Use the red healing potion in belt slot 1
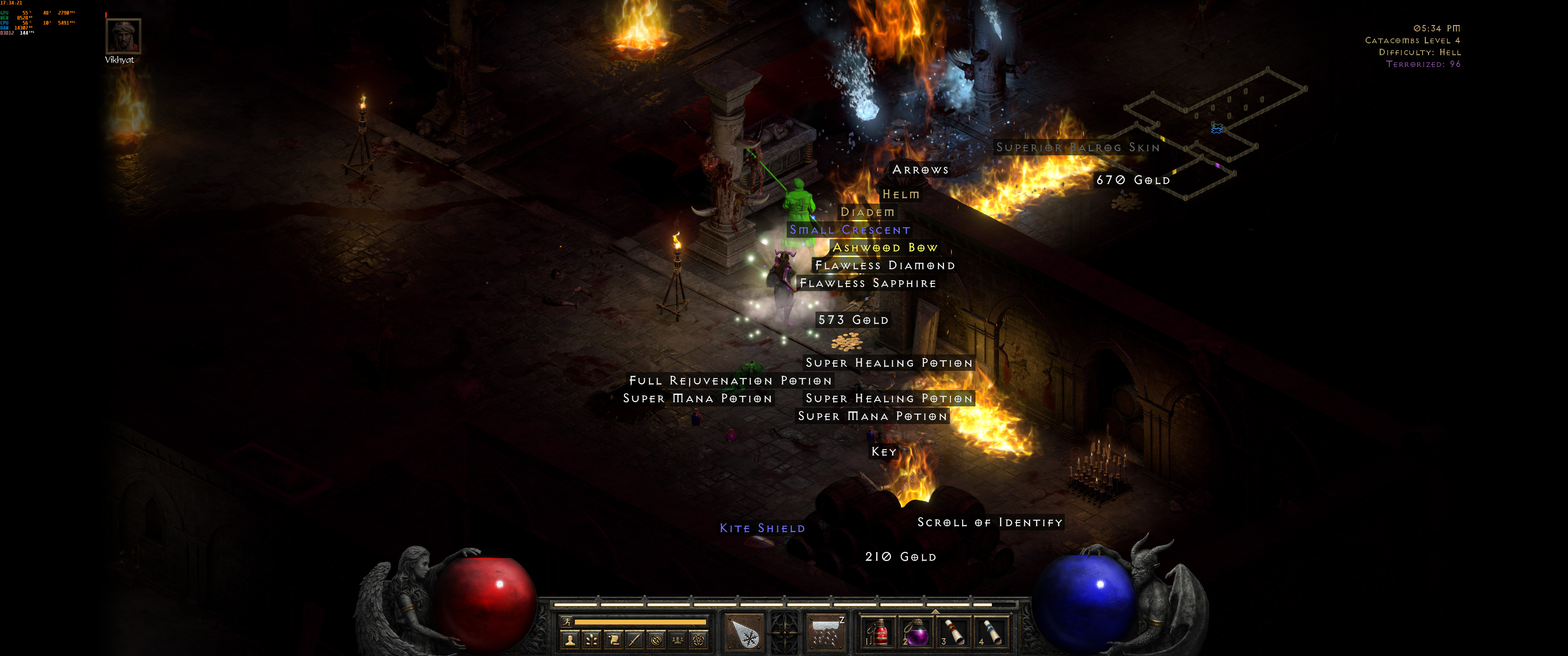The width and height of the screenshot is (1568, 656). point(877,633)
